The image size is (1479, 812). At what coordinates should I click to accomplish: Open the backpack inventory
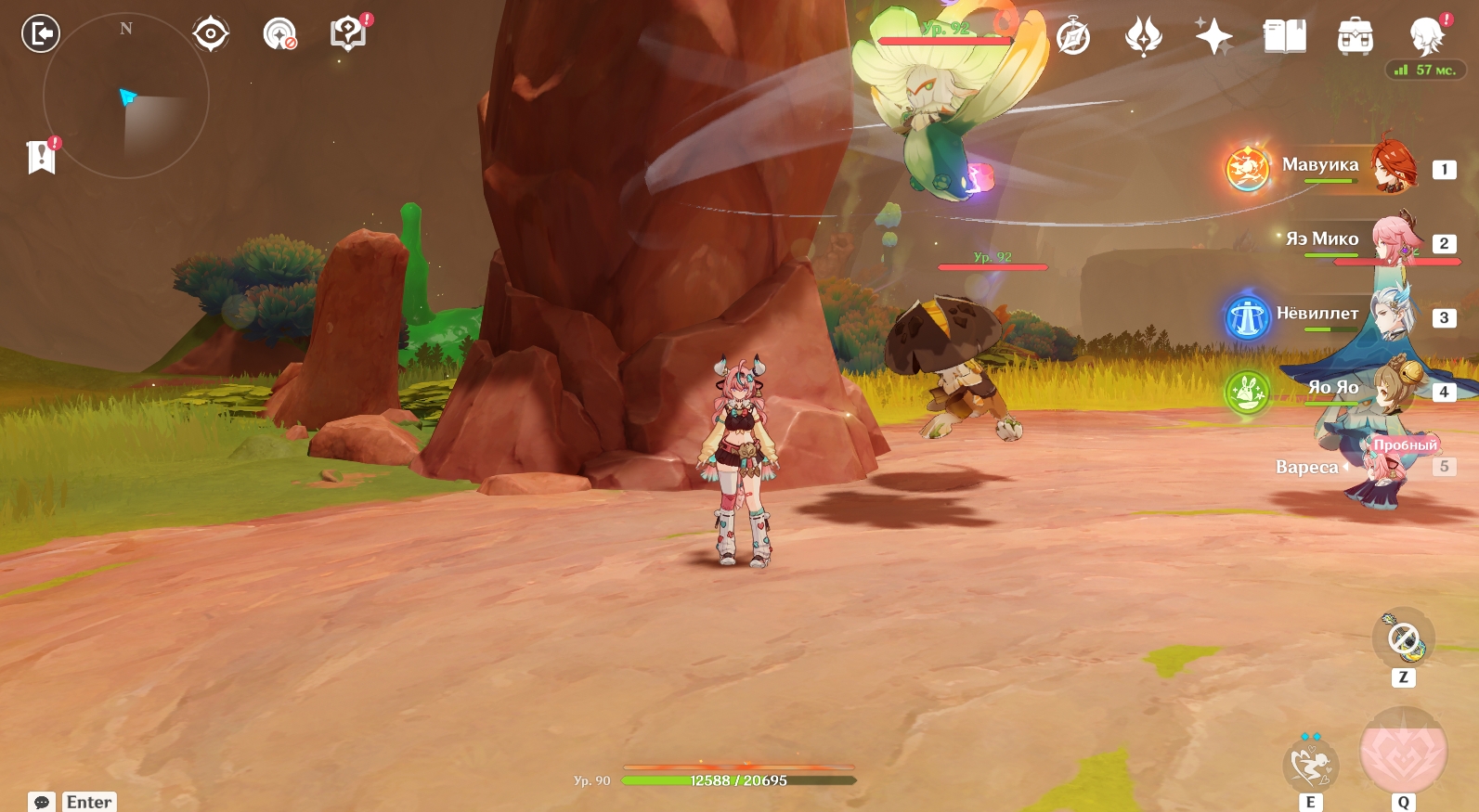(1355, 37)
